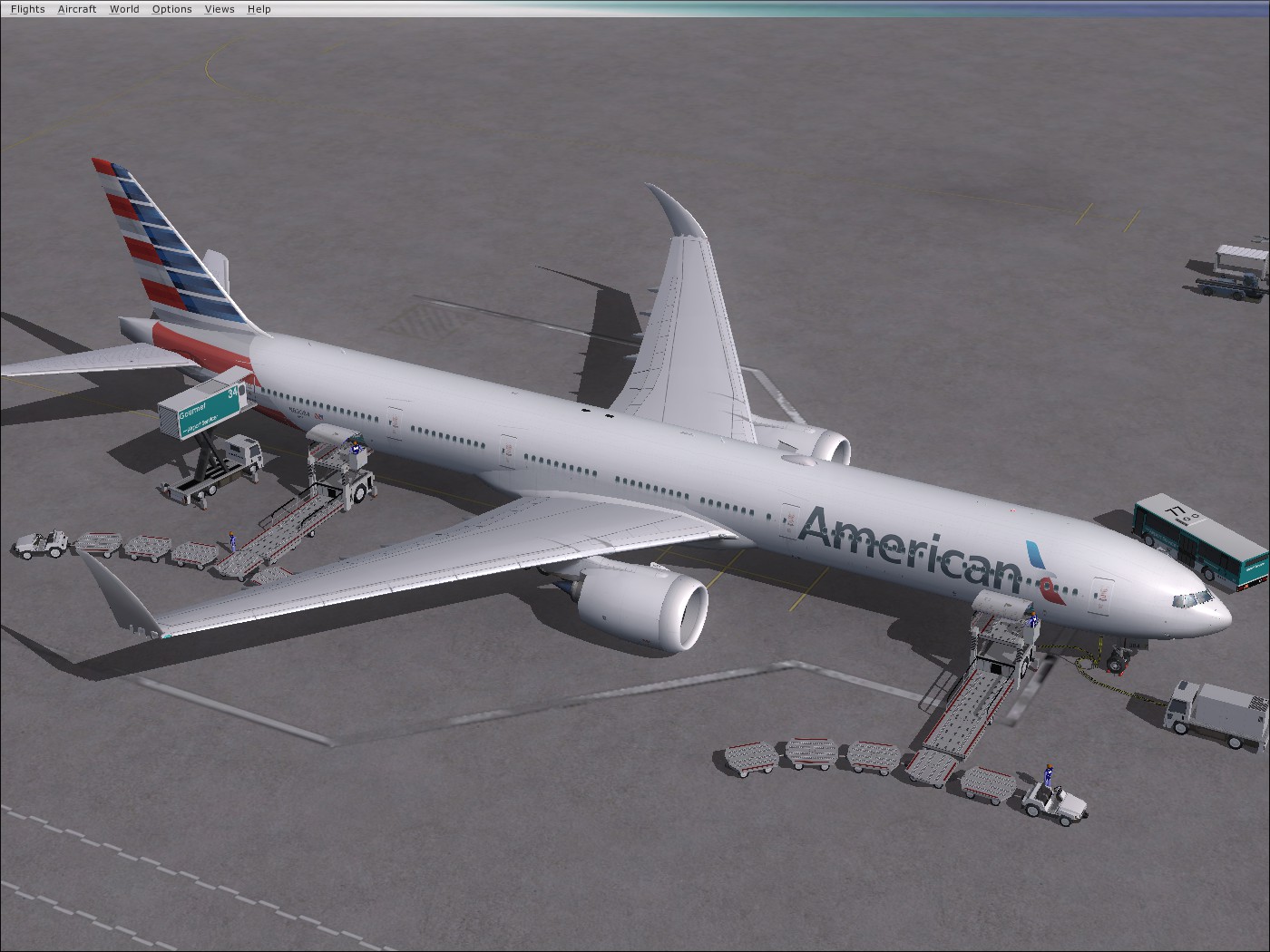Open the World menu
1270x952 pixels.
(x=124, y=8)
